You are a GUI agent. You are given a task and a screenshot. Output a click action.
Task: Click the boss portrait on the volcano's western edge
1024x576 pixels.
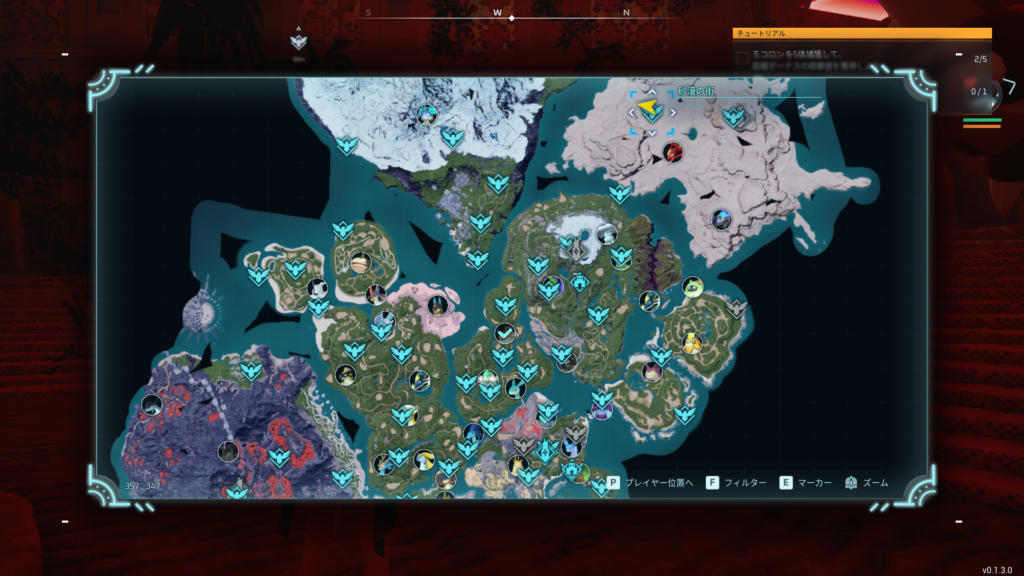[152, 404]
